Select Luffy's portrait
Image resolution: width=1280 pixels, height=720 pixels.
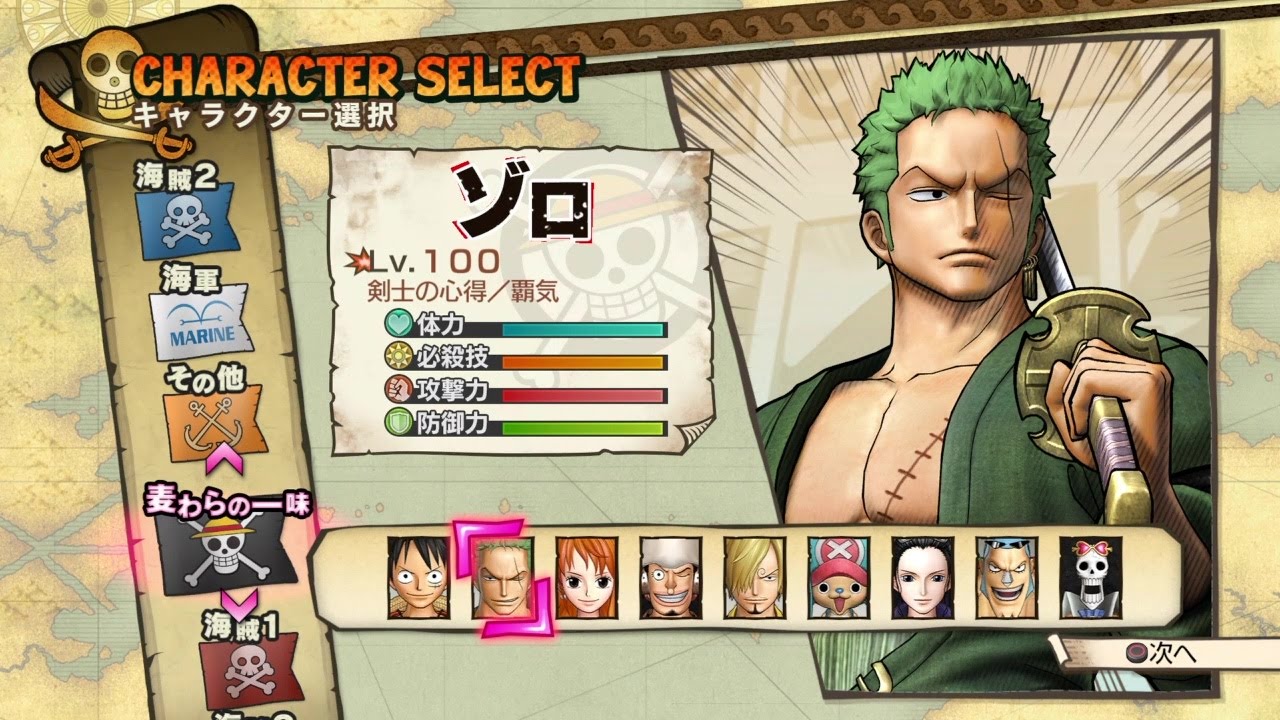click(417, 579)
